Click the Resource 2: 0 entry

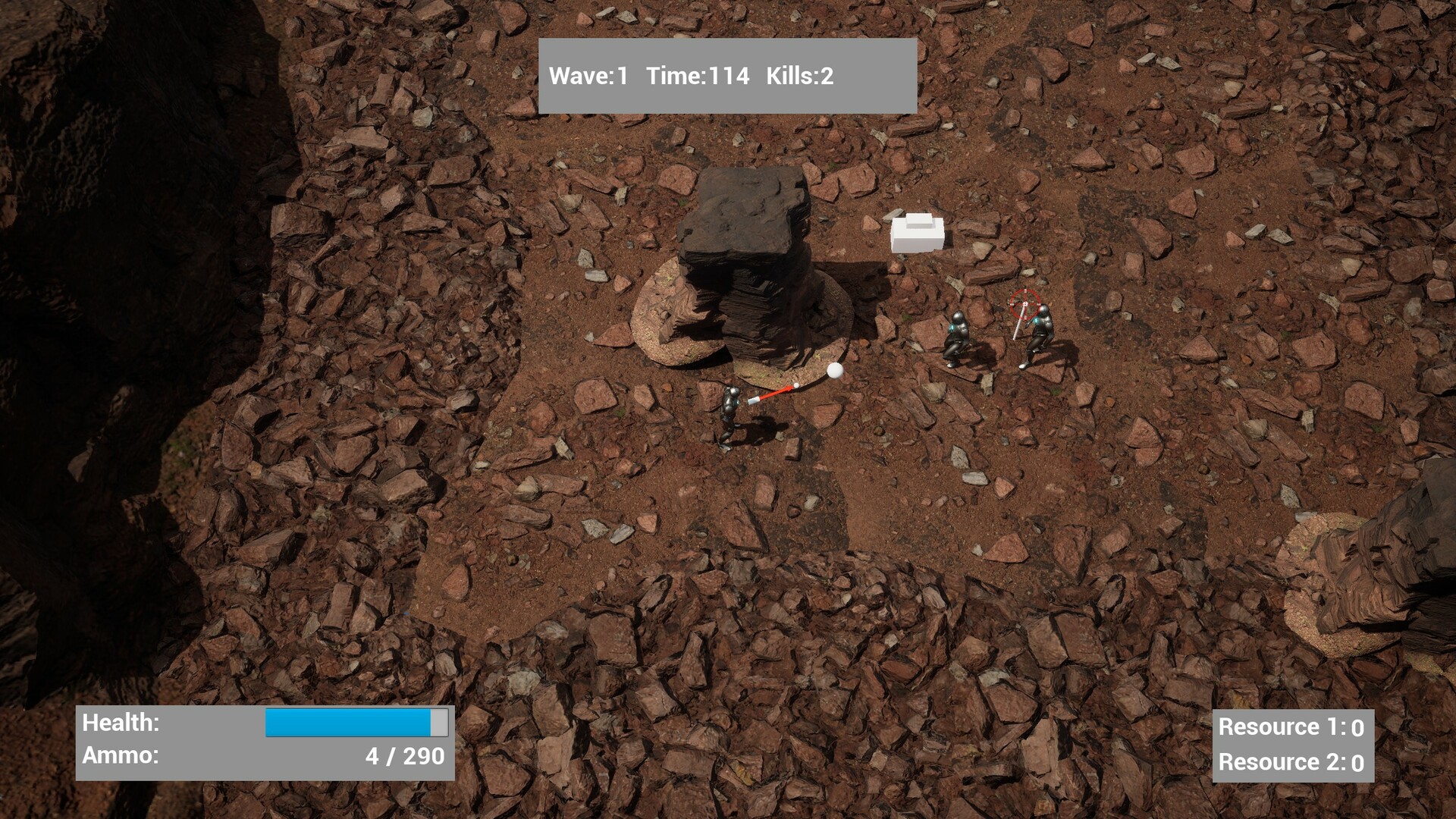tap(1291, 762)
